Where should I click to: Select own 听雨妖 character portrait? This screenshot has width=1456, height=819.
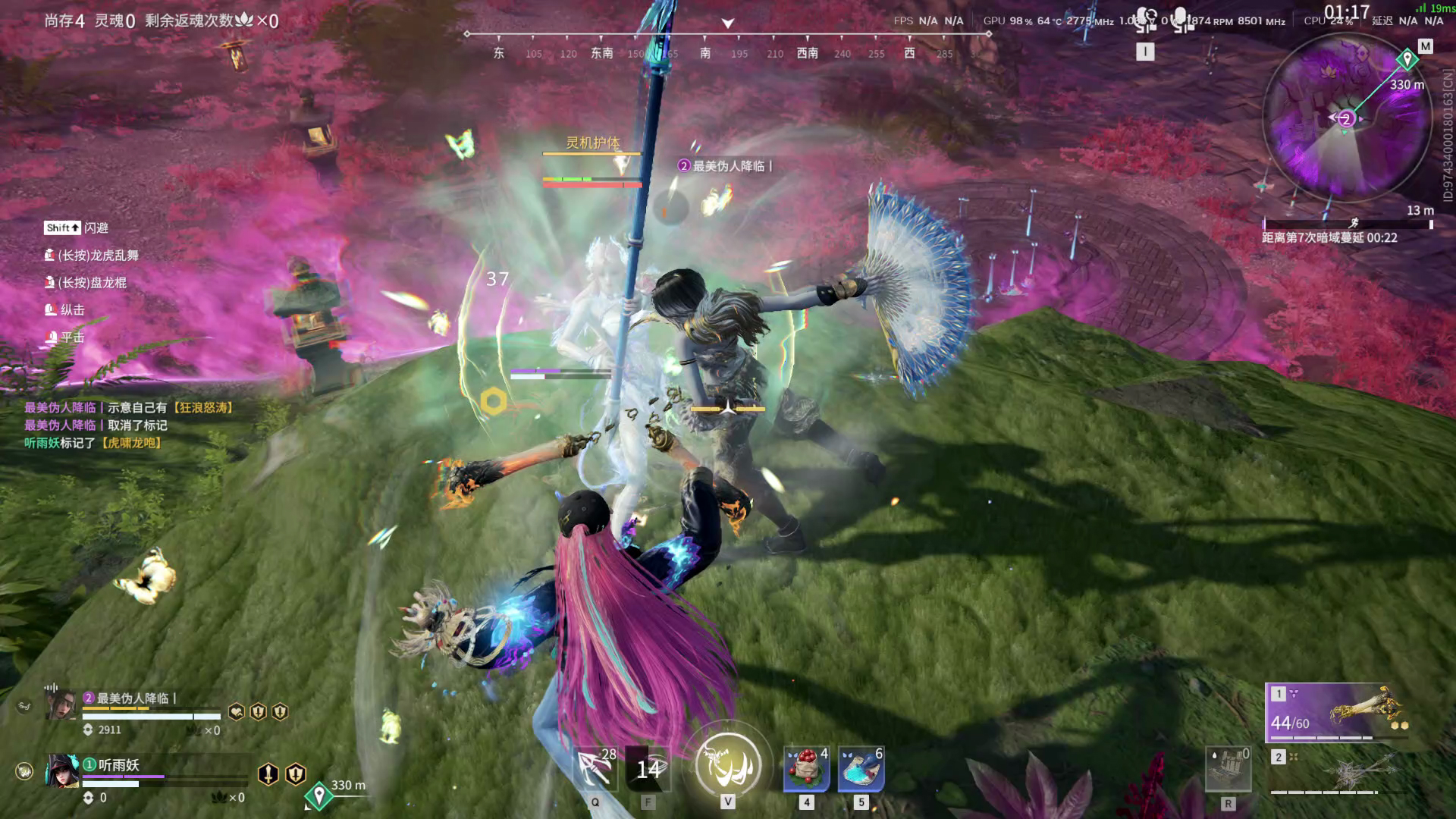61,771
